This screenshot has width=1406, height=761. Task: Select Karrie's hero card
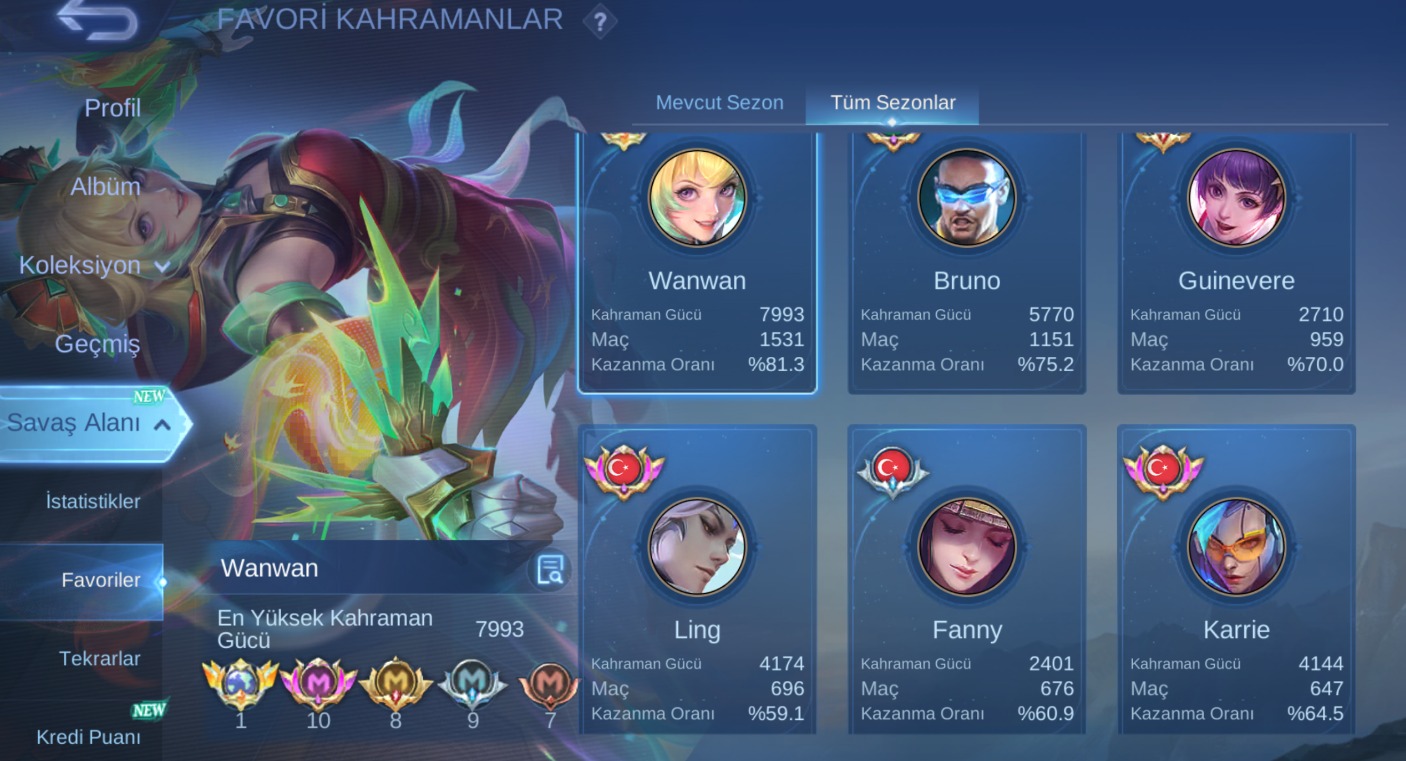click(x=1235, y=580)
